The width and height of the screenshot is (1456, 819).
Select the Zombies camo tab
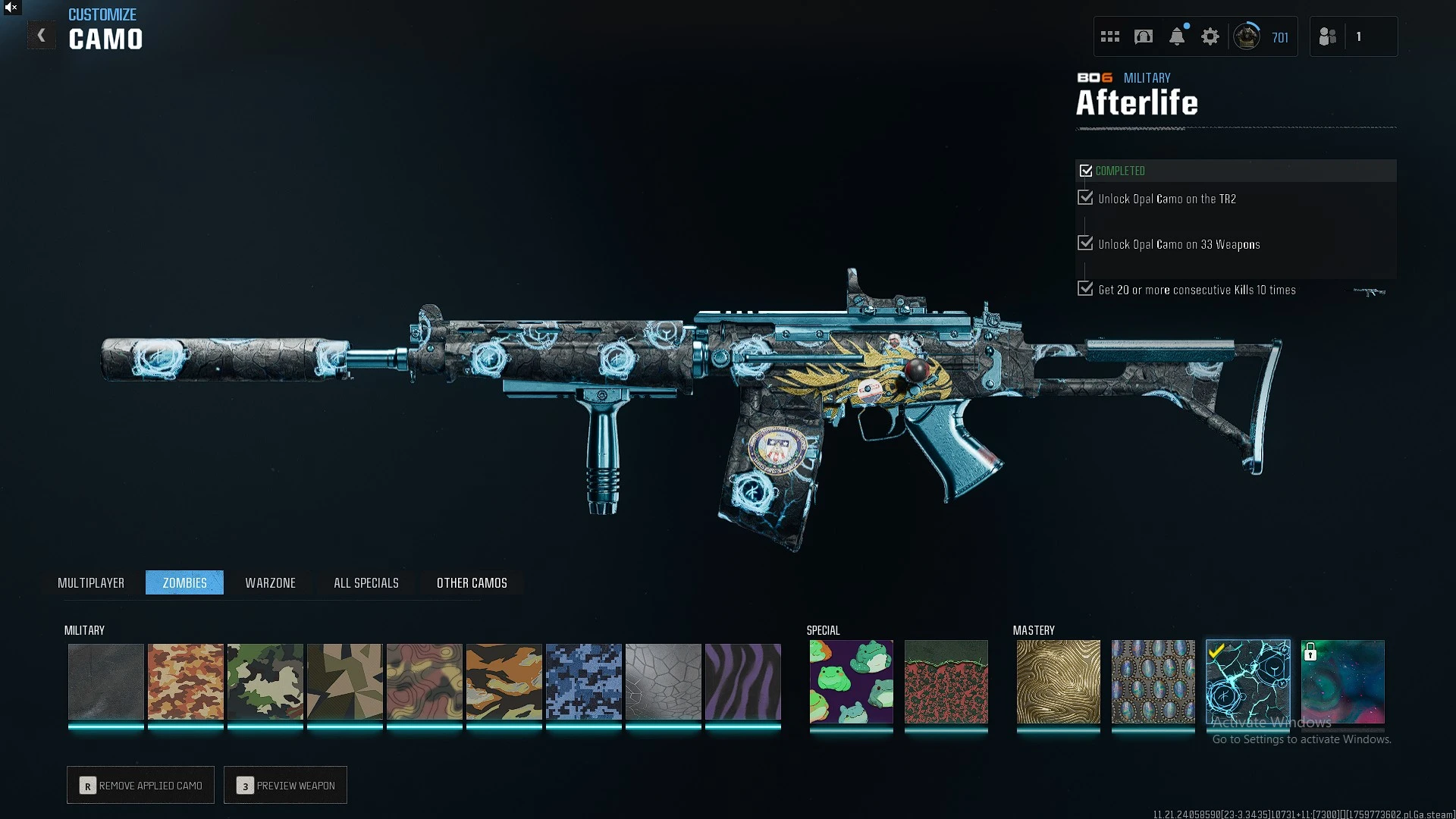[184, 582]
